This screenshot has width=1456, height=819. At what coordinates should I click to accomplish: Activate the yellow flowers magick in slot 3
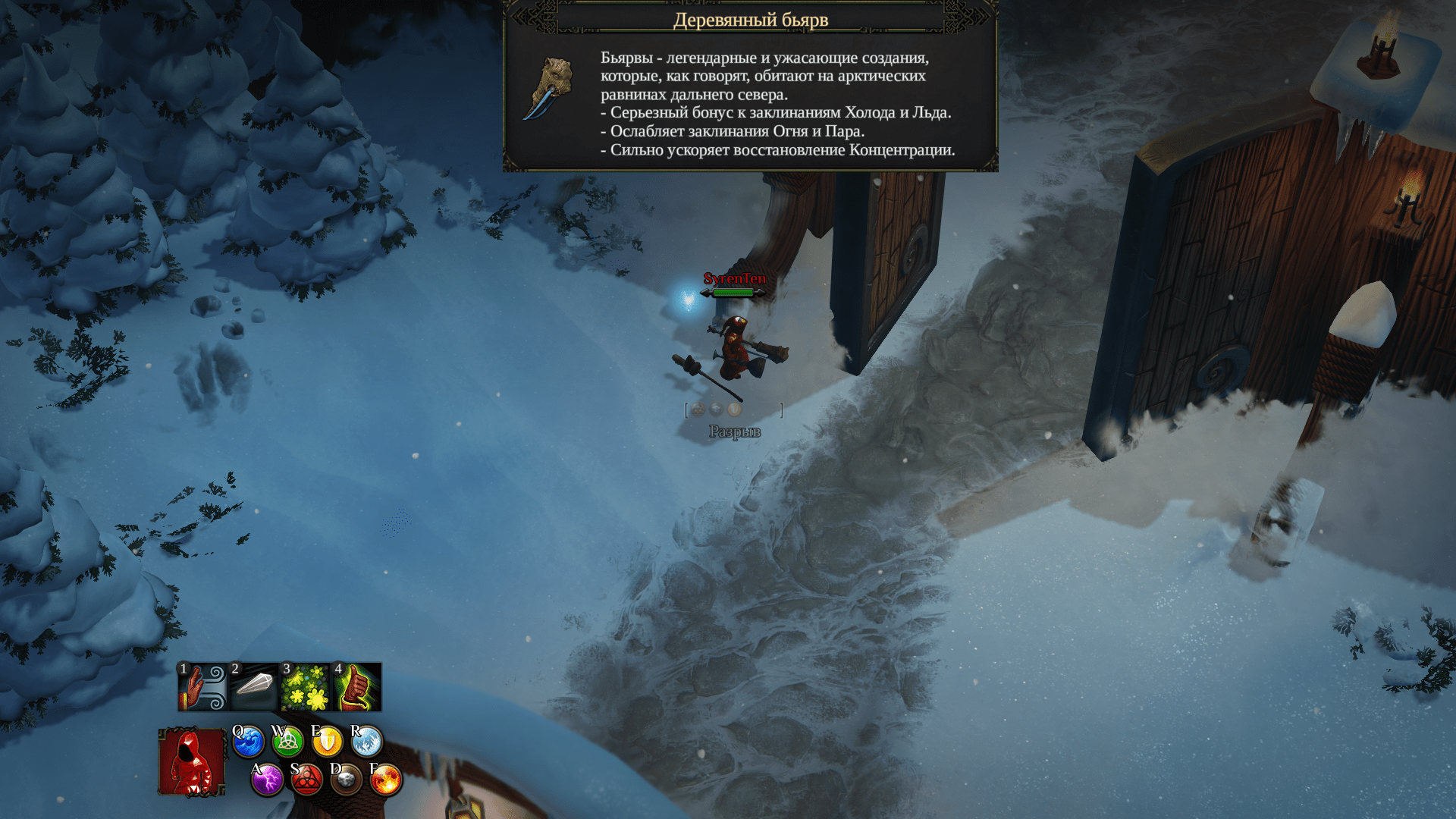click(x=305, y=687)
